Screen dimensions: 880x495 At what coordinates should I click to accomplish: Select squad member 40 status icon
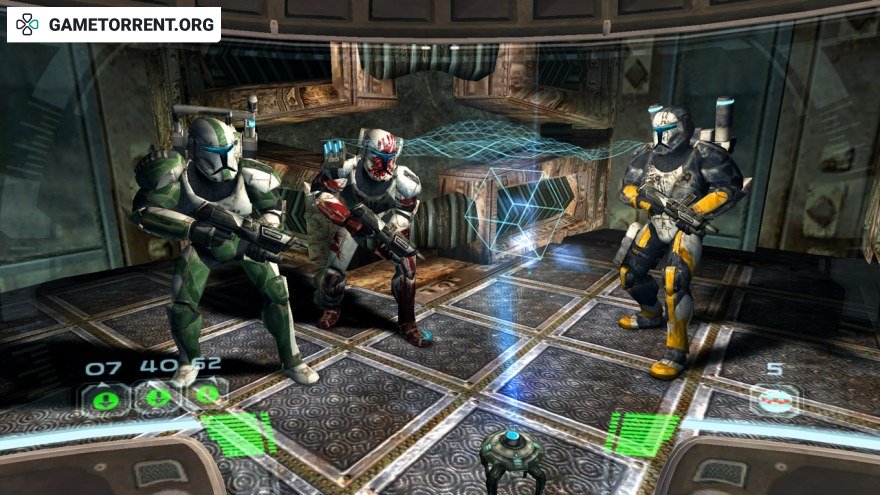click(x=157, y=396)
